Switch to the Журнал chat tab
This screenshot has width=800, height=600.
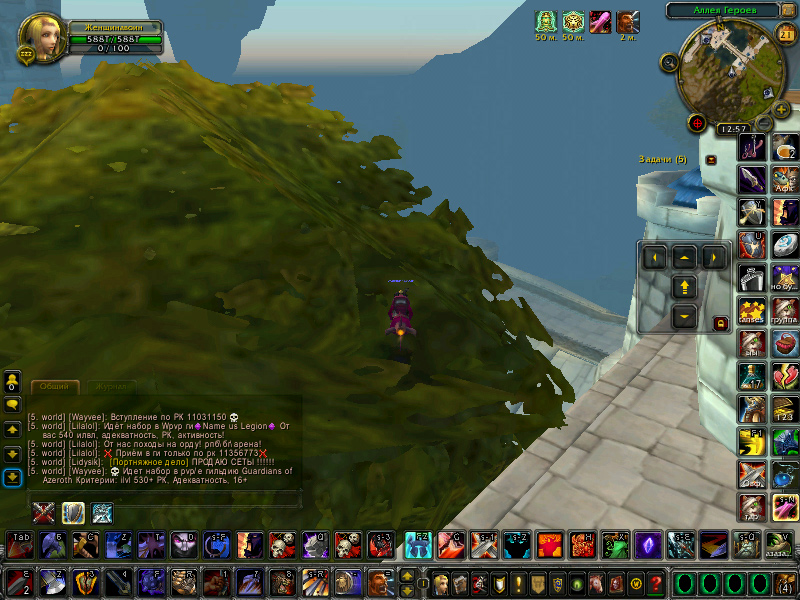[x=108, y=386]
